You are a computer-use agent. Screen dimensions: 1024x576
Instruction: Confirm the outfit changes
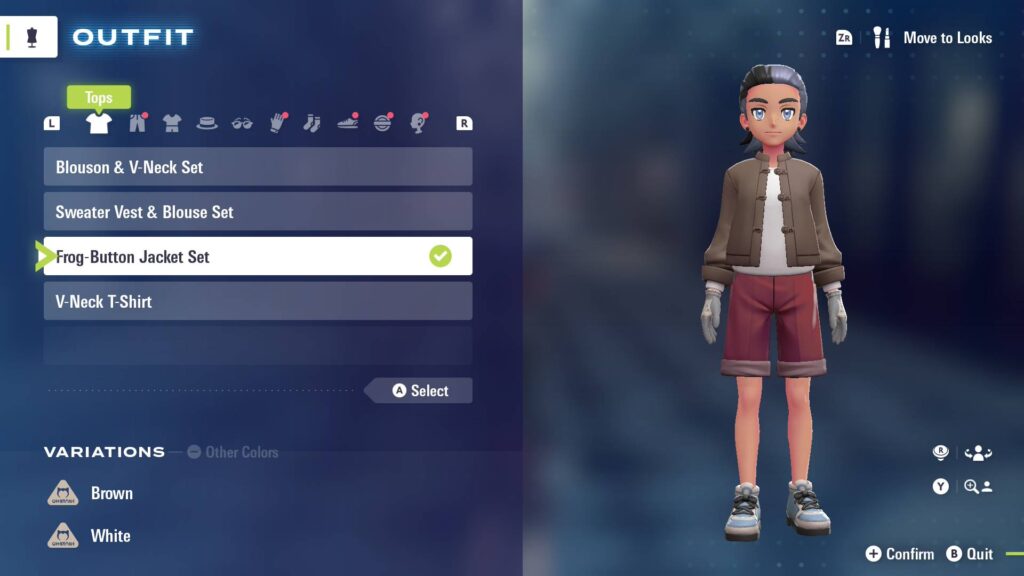coord(899,554)
